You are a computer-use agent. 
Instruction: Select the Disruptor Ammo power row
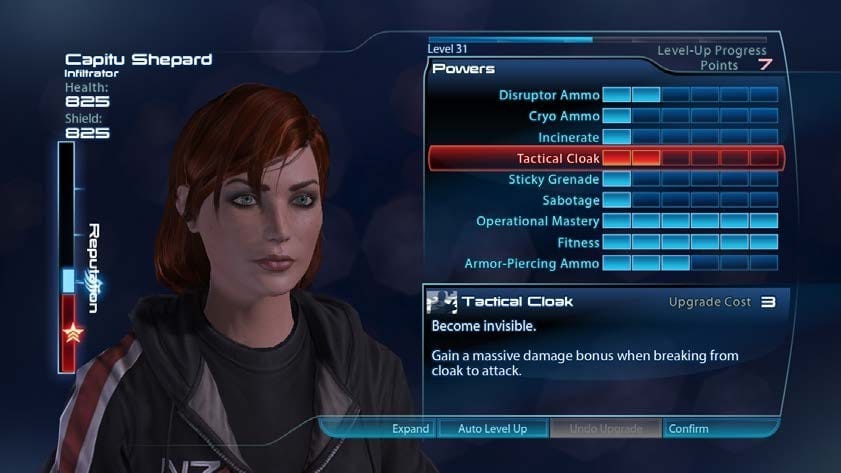tap(550, 95)
